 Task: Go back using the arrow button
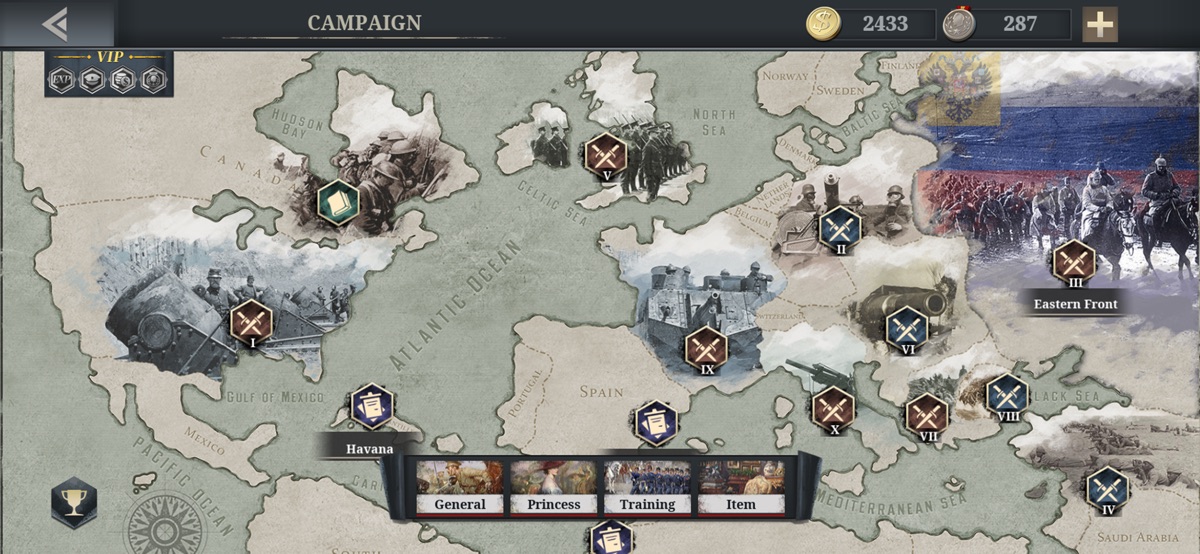pyautogui.click(x=55, y=23)
